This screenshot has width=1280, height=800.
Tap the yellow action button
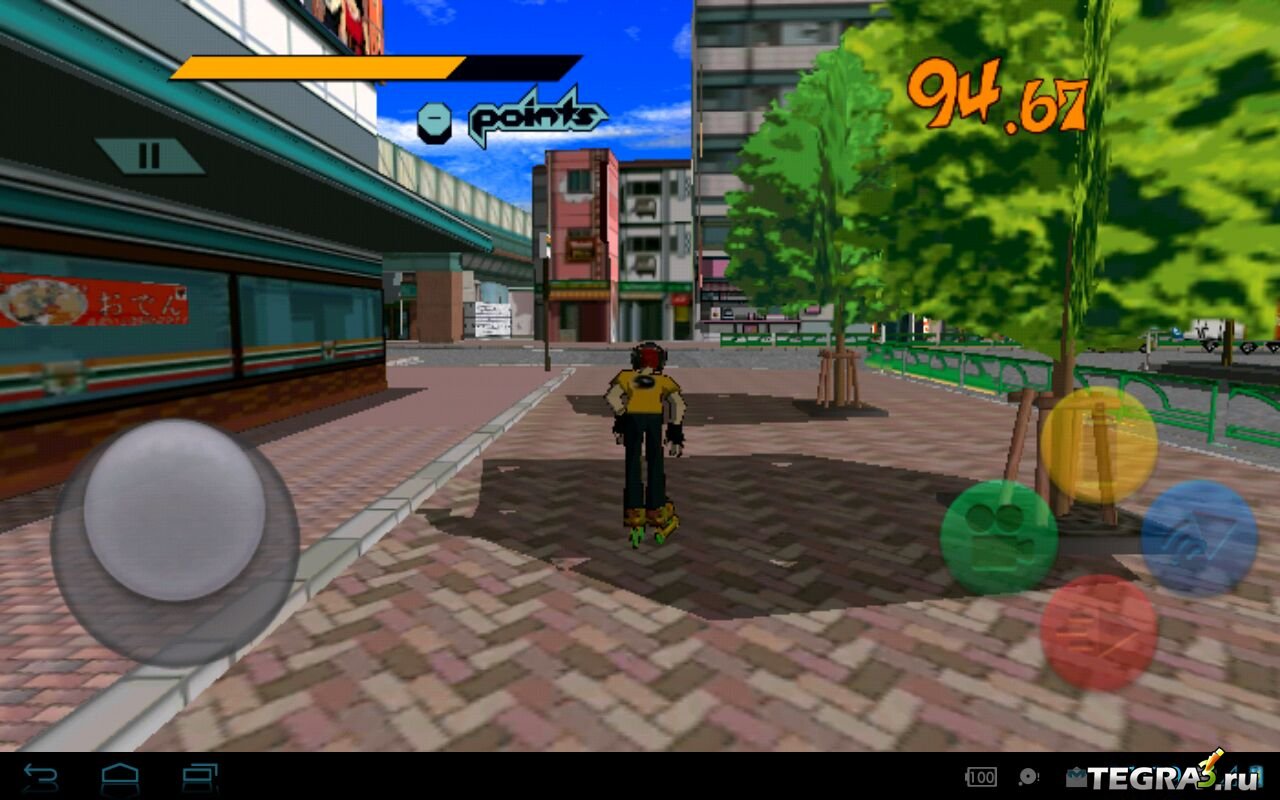pos(1098,445)
